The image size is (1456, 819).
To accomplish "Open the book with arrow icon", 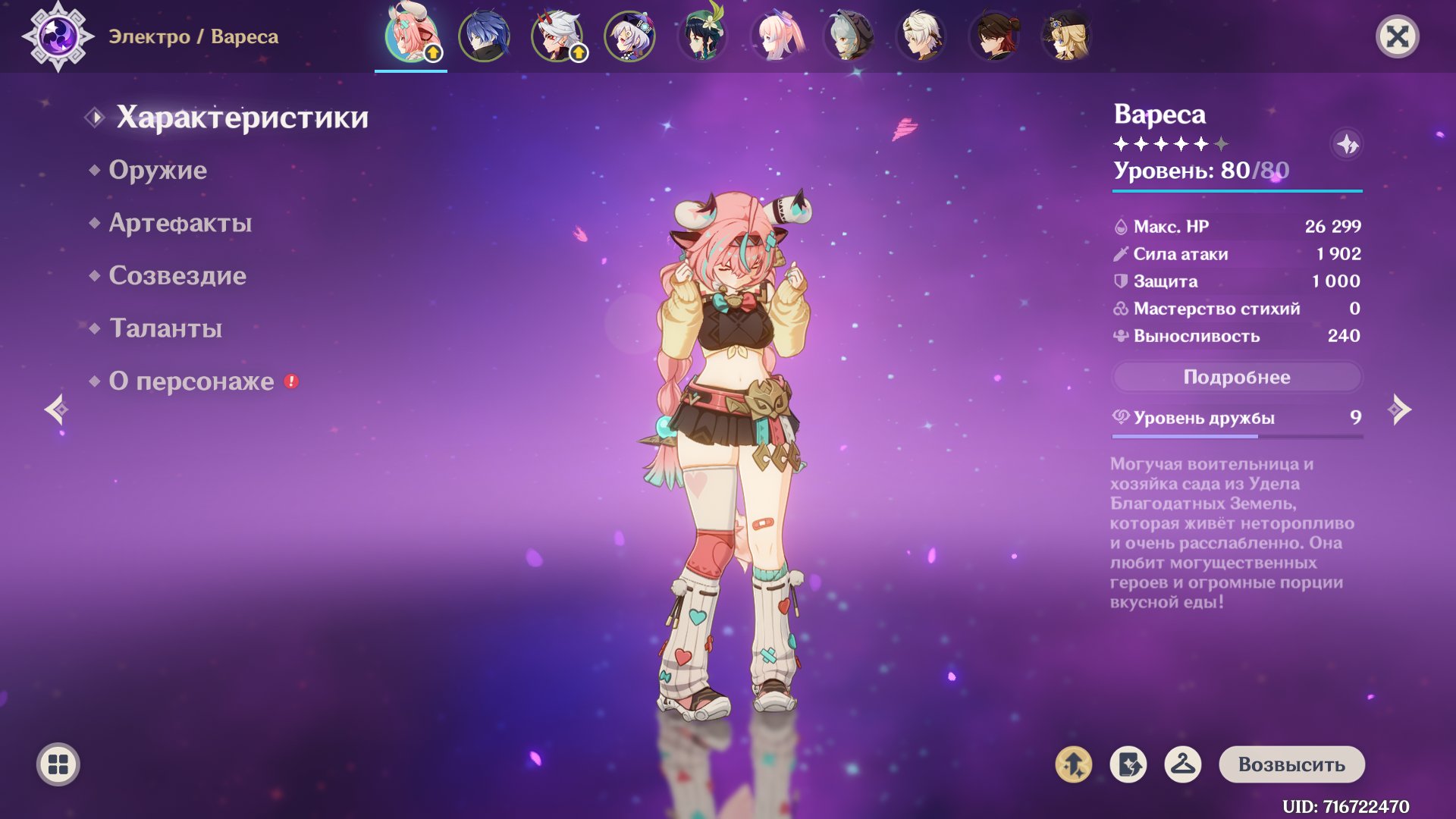I will point(1128,764).
